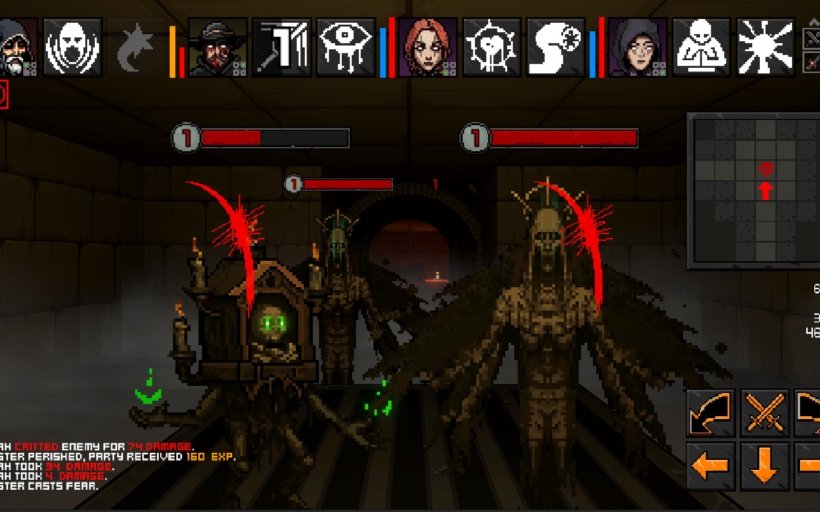Attack with the crossed swords button
Image resolution: width=820 pixels, height=512 pixels.
(x=765, y=413)
